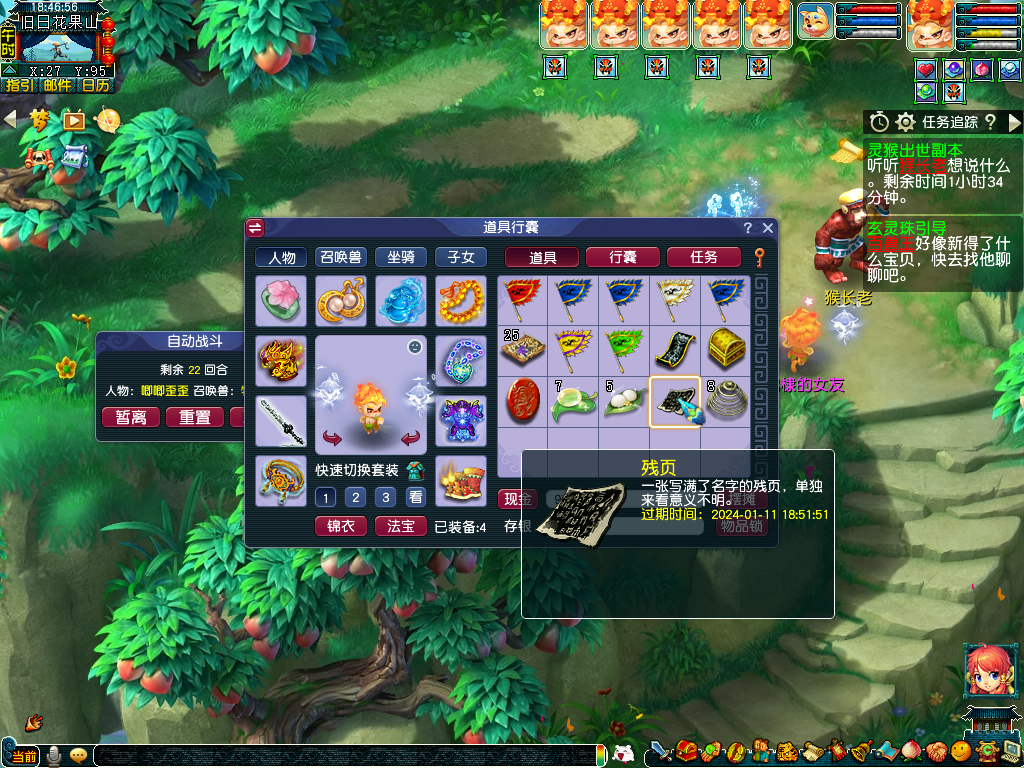
Task: Switch to the 召唤兽 tab
Action: [x=341, y=257]
